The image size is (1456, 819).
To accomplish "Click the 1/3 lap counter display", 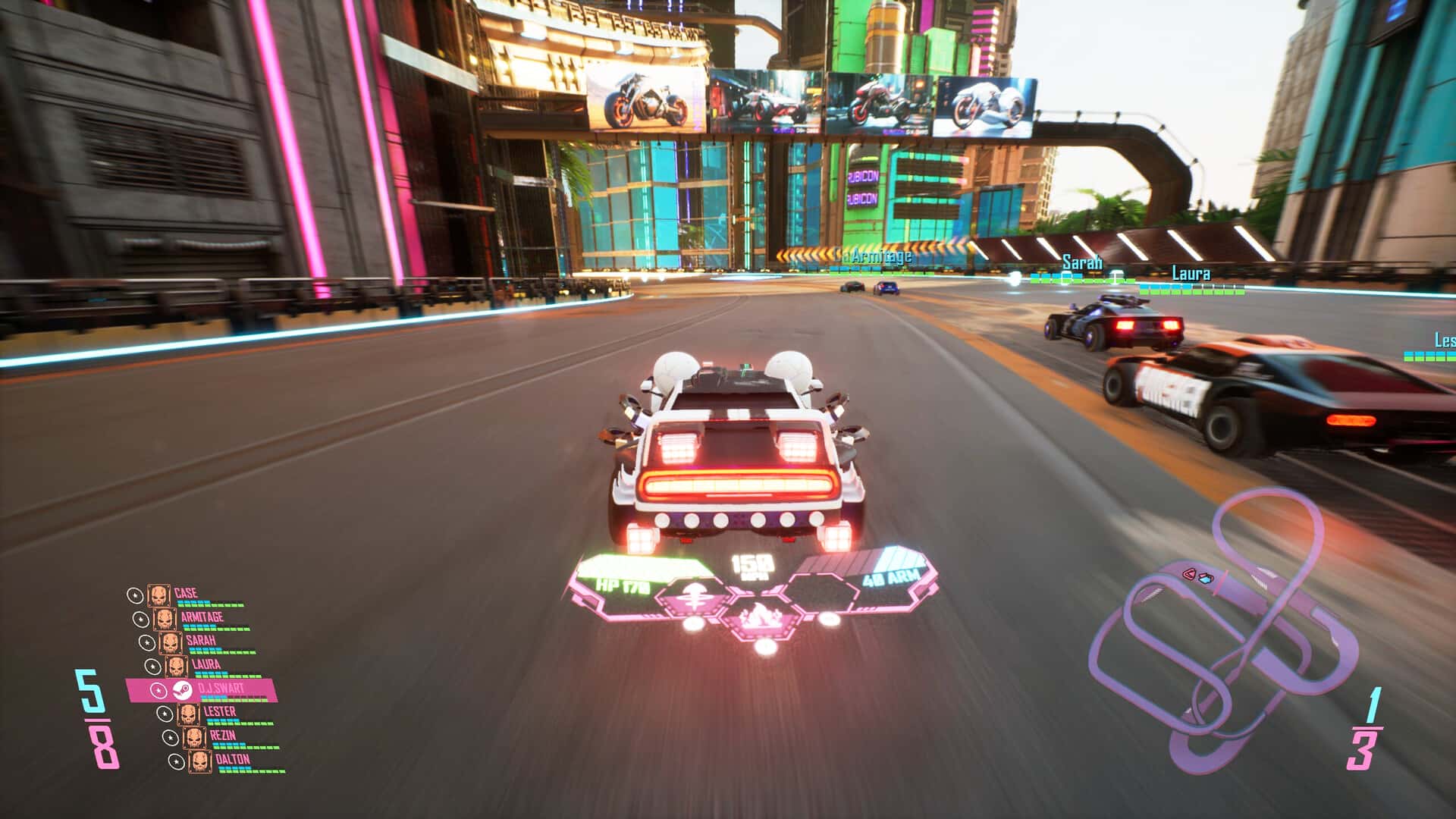I will [1365, 728].
